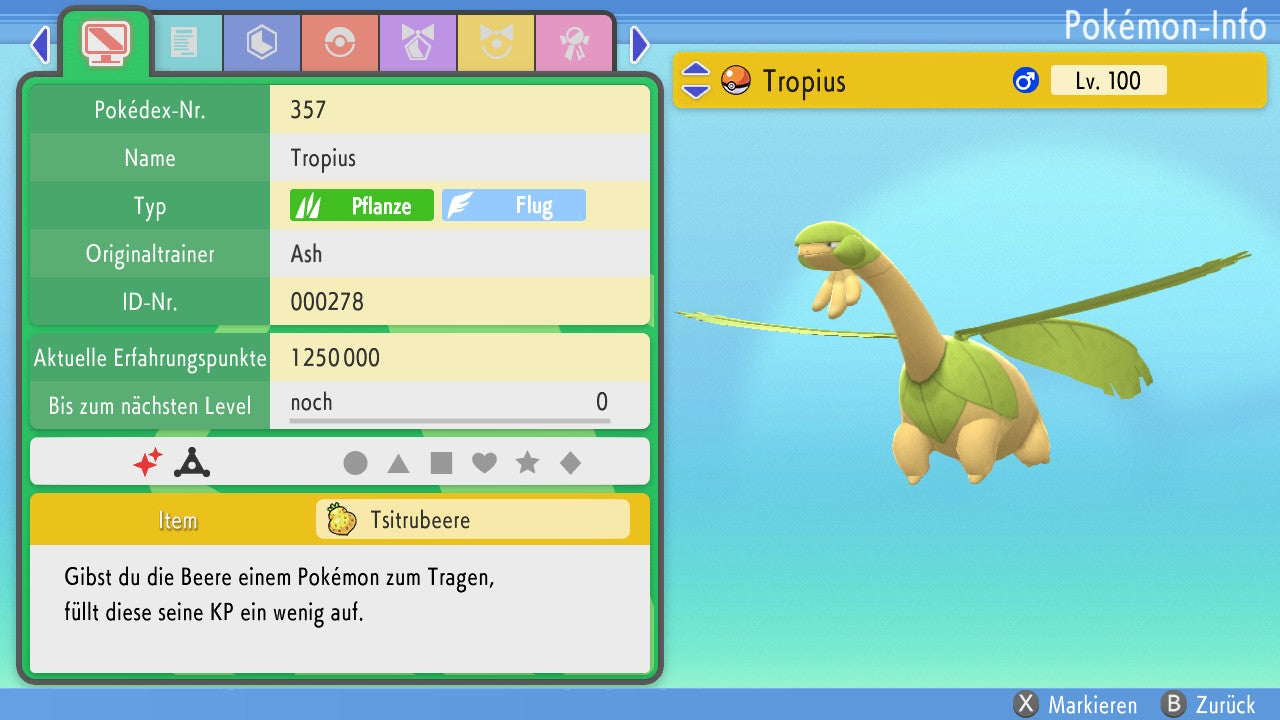The image size is (1280, 720).
Task: Toggle the circle marking
Action: (355, 463)
